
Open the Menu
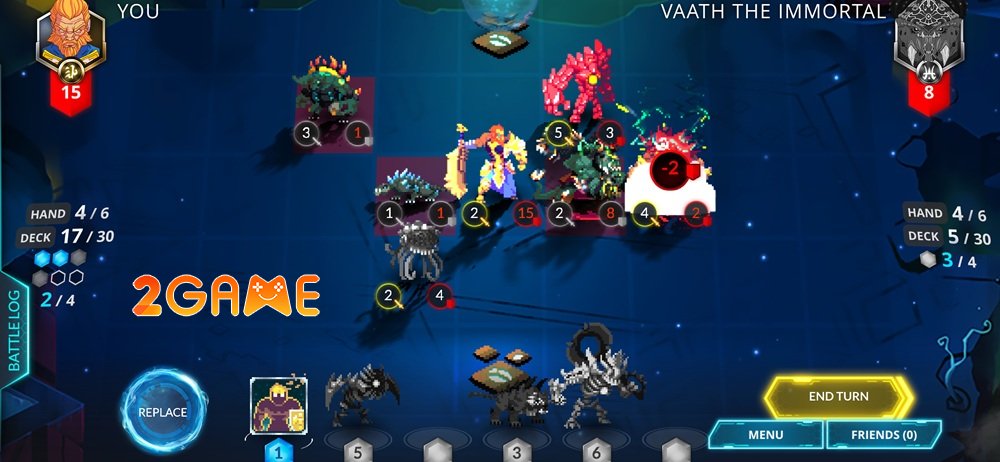tap(766, 435)
